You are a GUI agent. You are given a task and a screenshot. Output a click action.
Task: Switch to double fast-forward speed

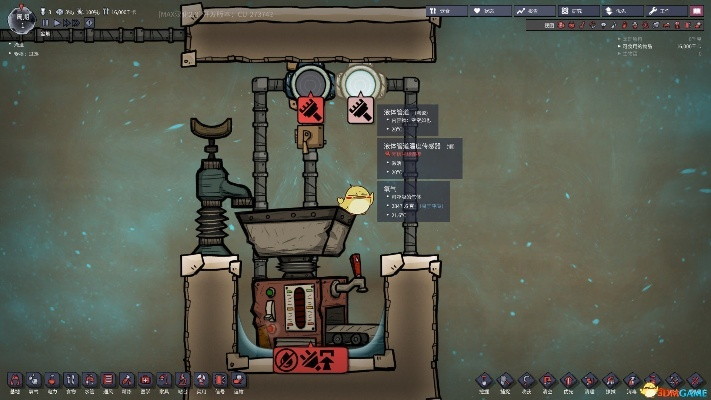pyautogui.click(x=66, y=22)
